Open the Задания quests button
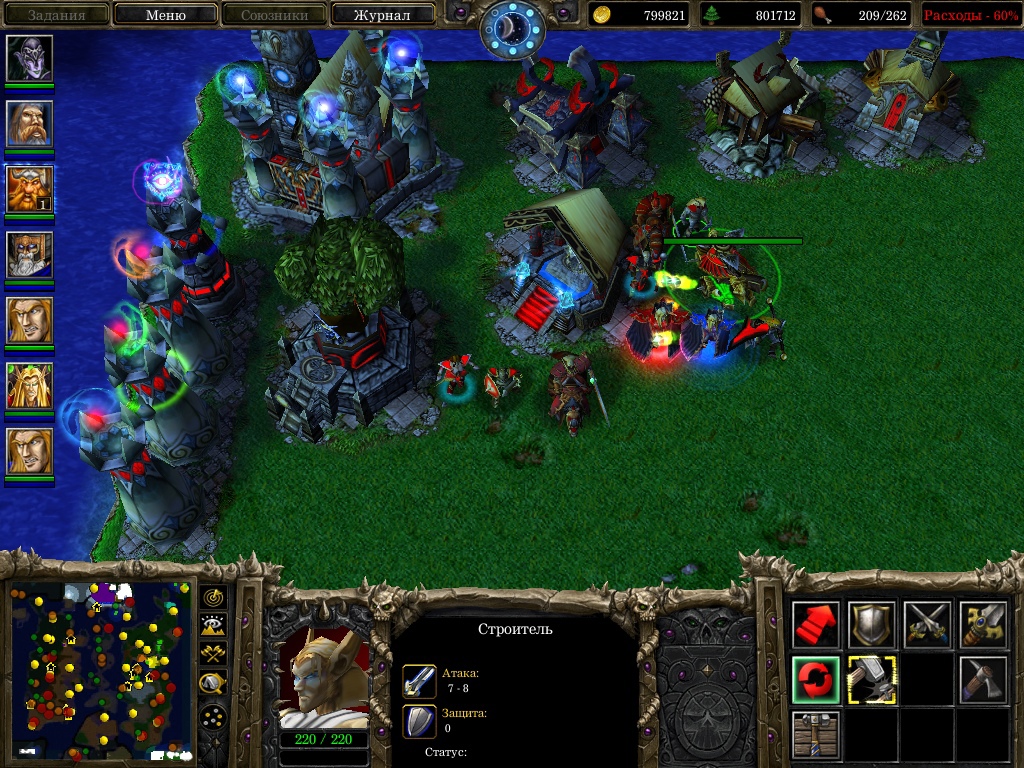1024x768 pixels. pos(56,15)
